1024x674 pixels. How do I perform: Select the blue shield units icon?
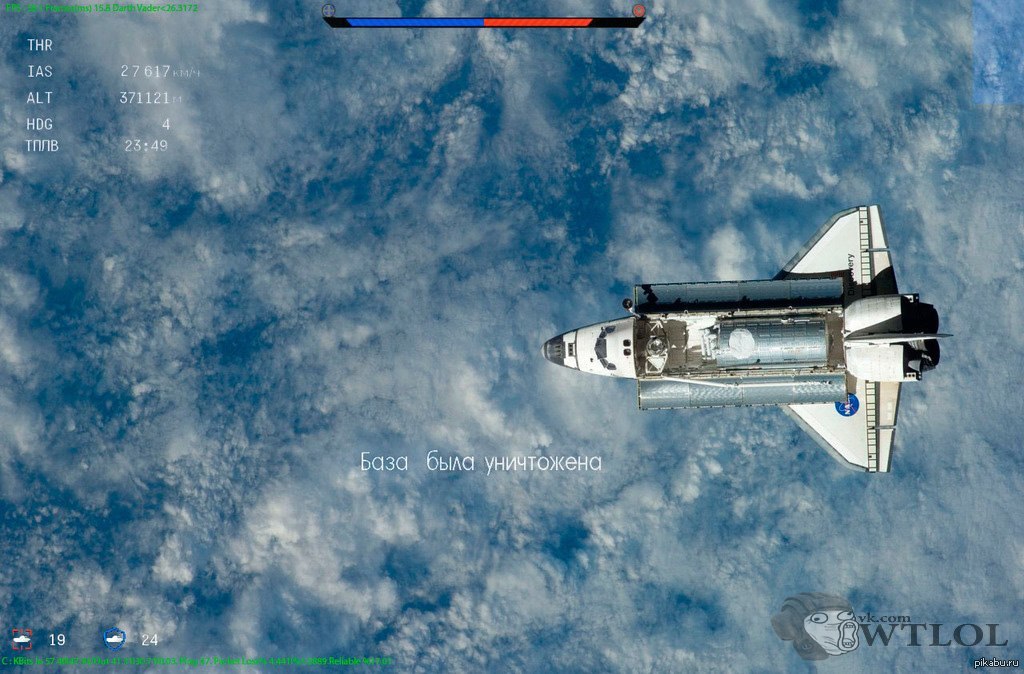(114, 638)
